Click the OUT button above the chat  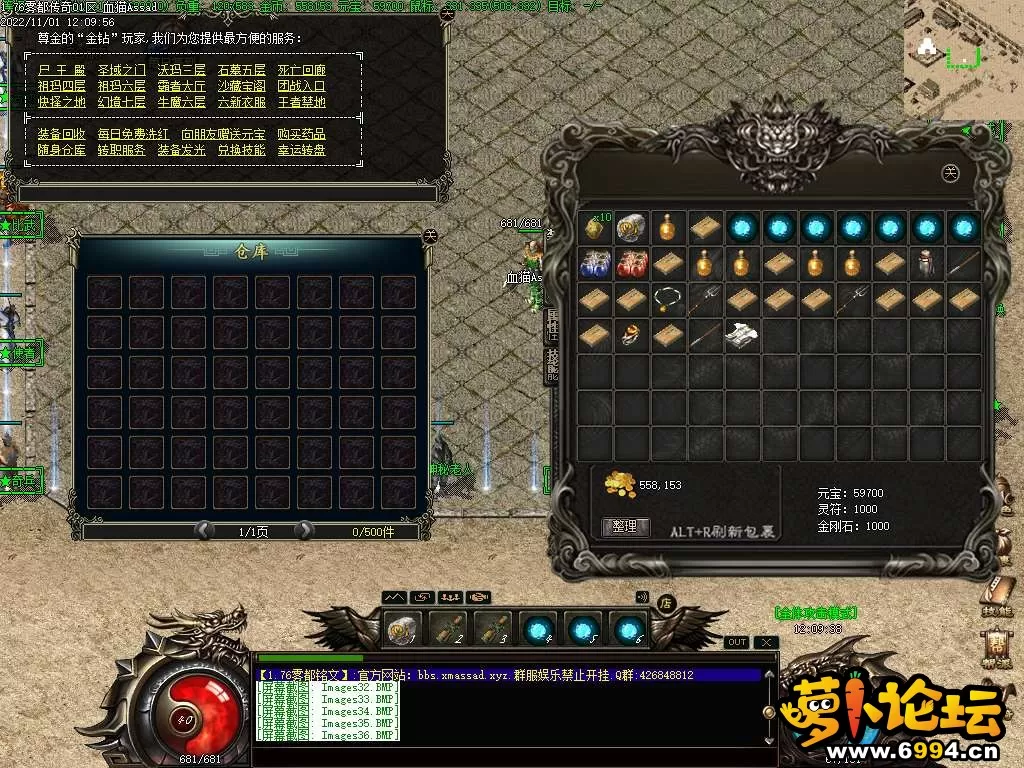737,642
